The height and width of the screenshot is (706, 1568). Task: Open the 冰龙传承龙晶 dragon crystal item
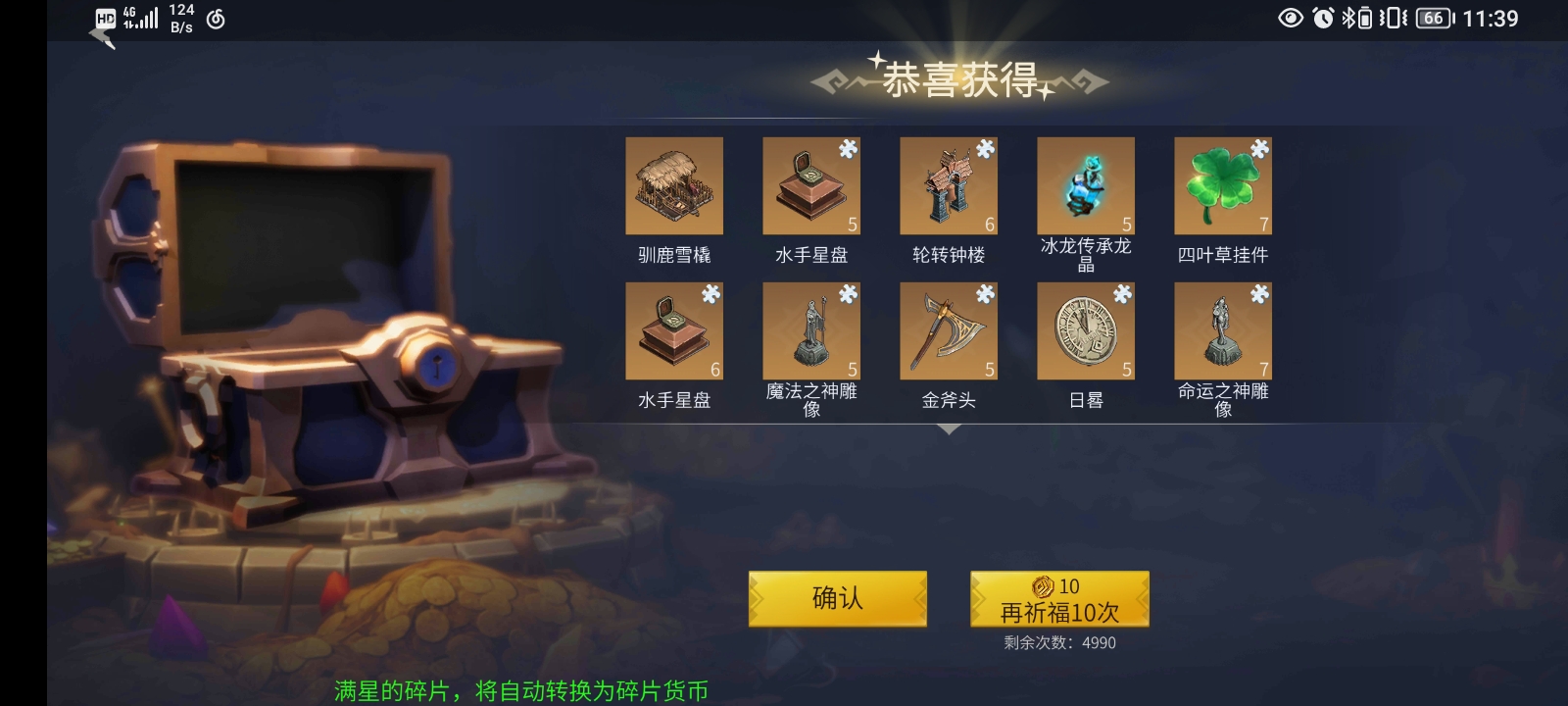(1086, 186)
